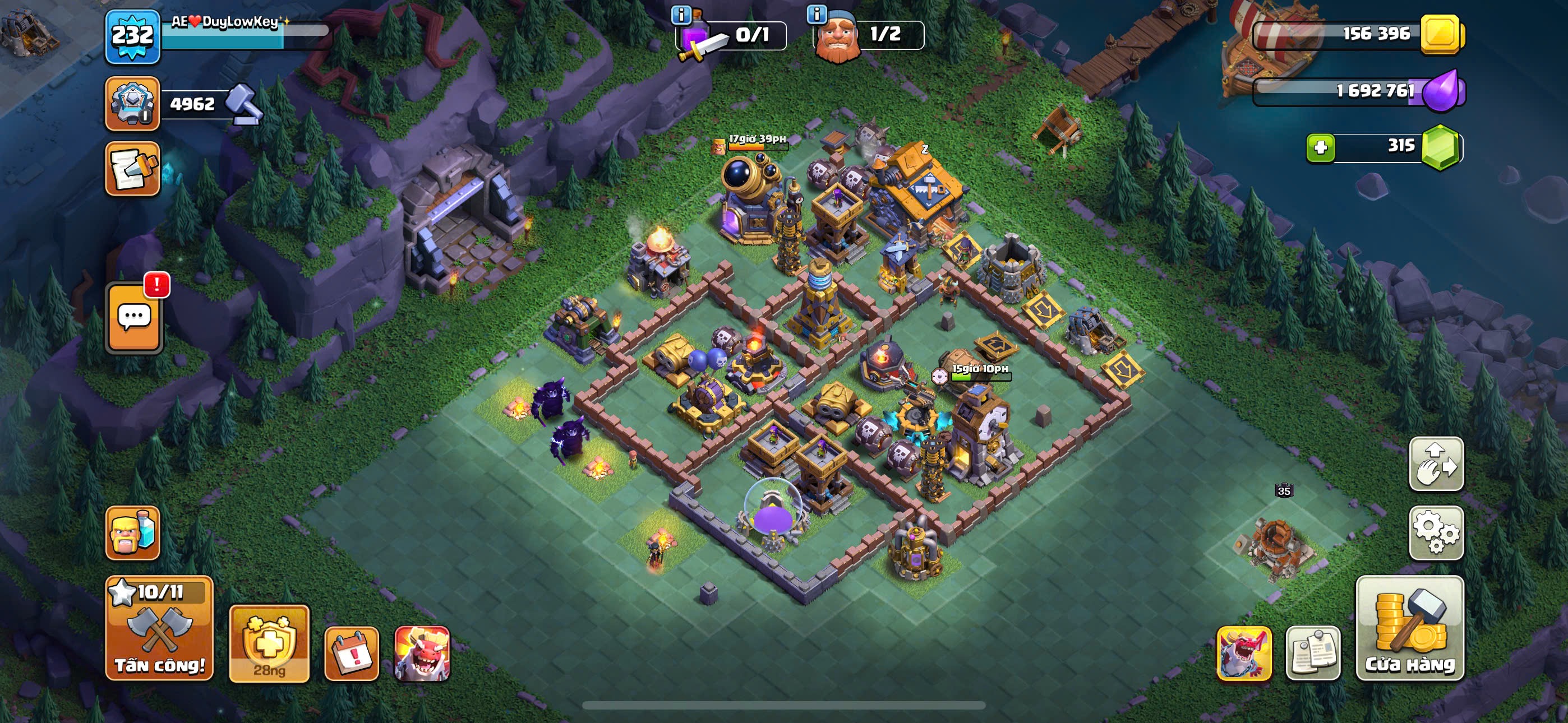The width and height of the screenshot is (1568, 723).
Task: Open the calendar events button
Action: [351, 654]
